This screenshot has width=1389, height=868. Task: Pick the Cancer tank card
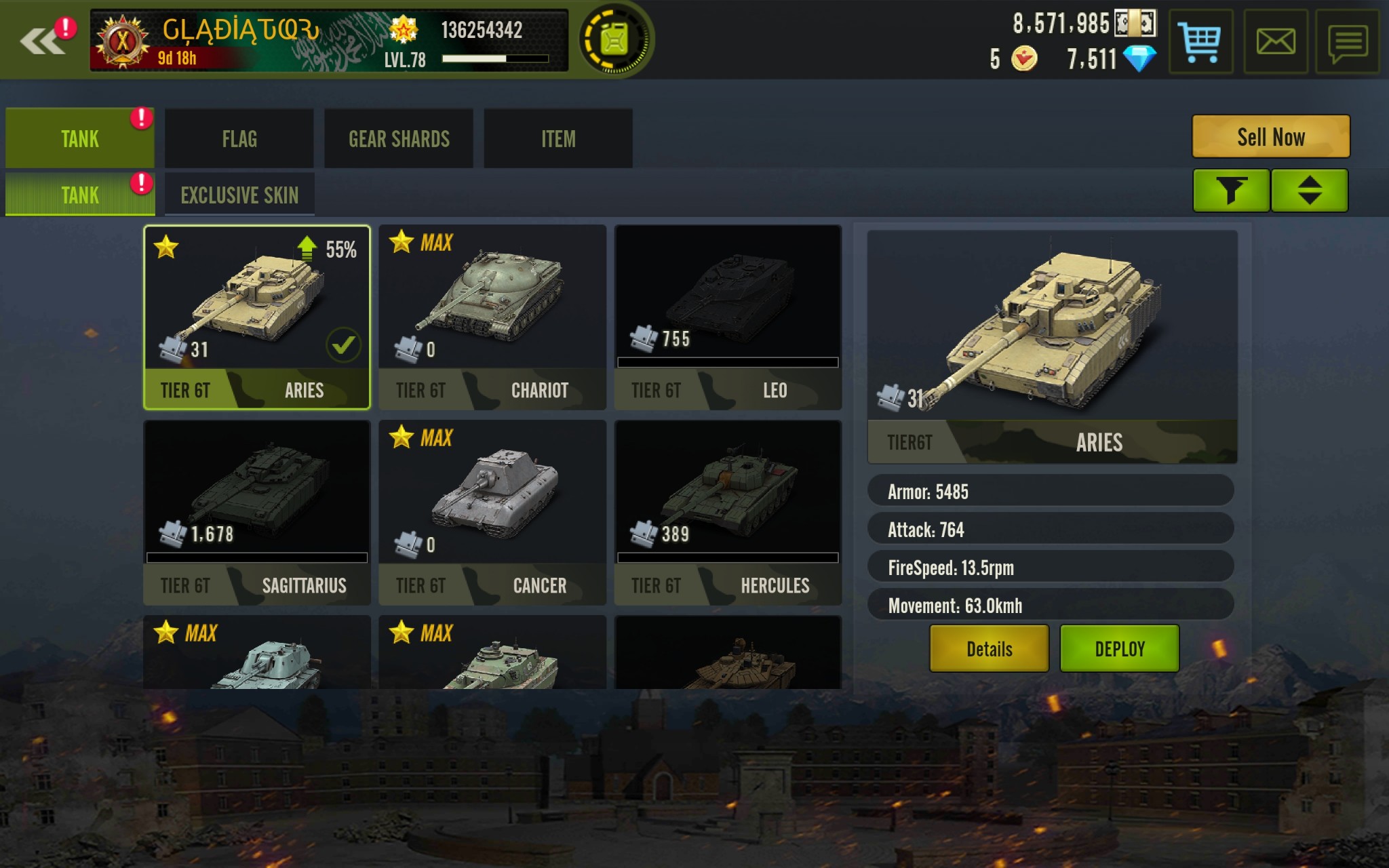pos(492,513)
